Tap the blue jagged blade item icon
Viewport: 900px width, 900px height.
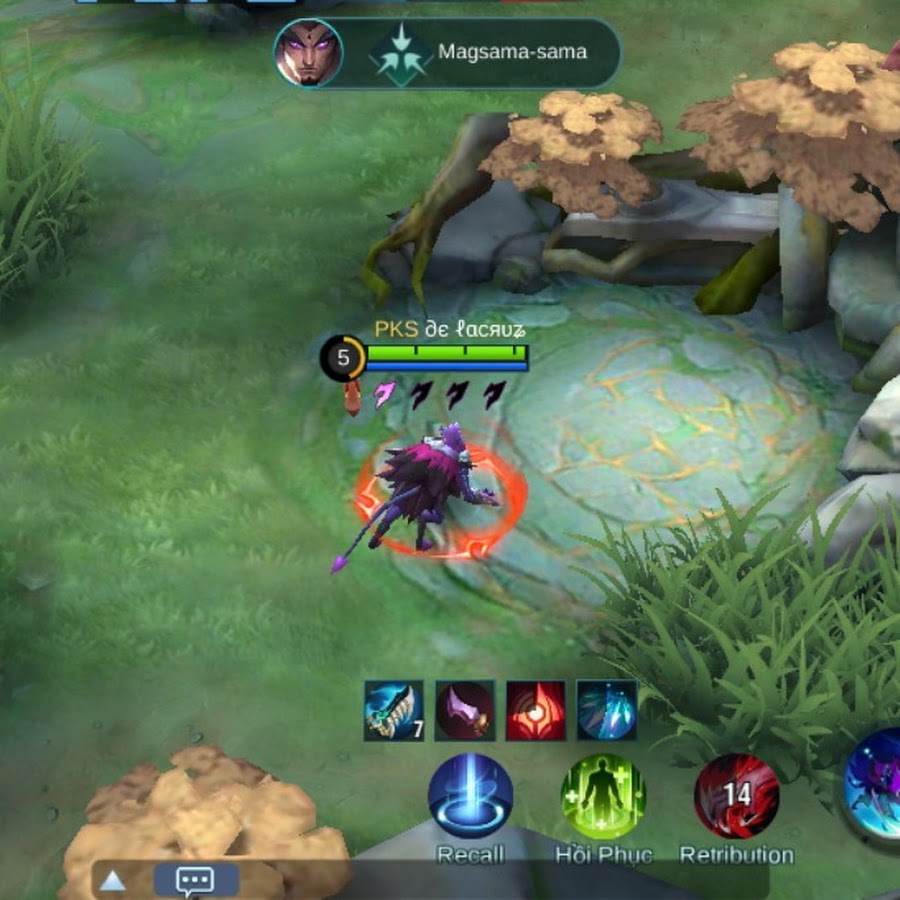pos(393,711)
